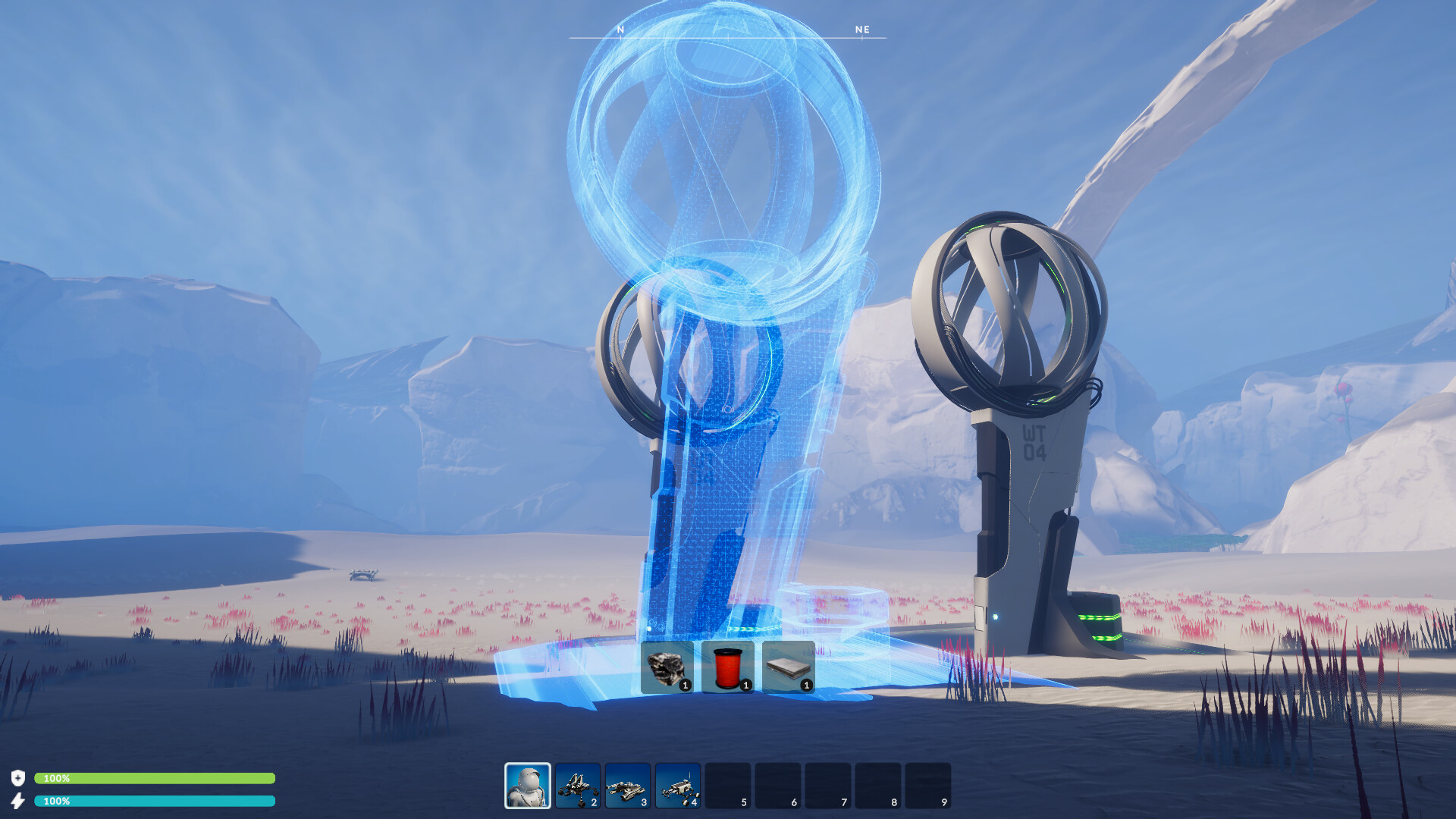Select the rover vehicle in hotbar slot 2
The height and width of the screenshot is (819, 1456).
[577, 784]
